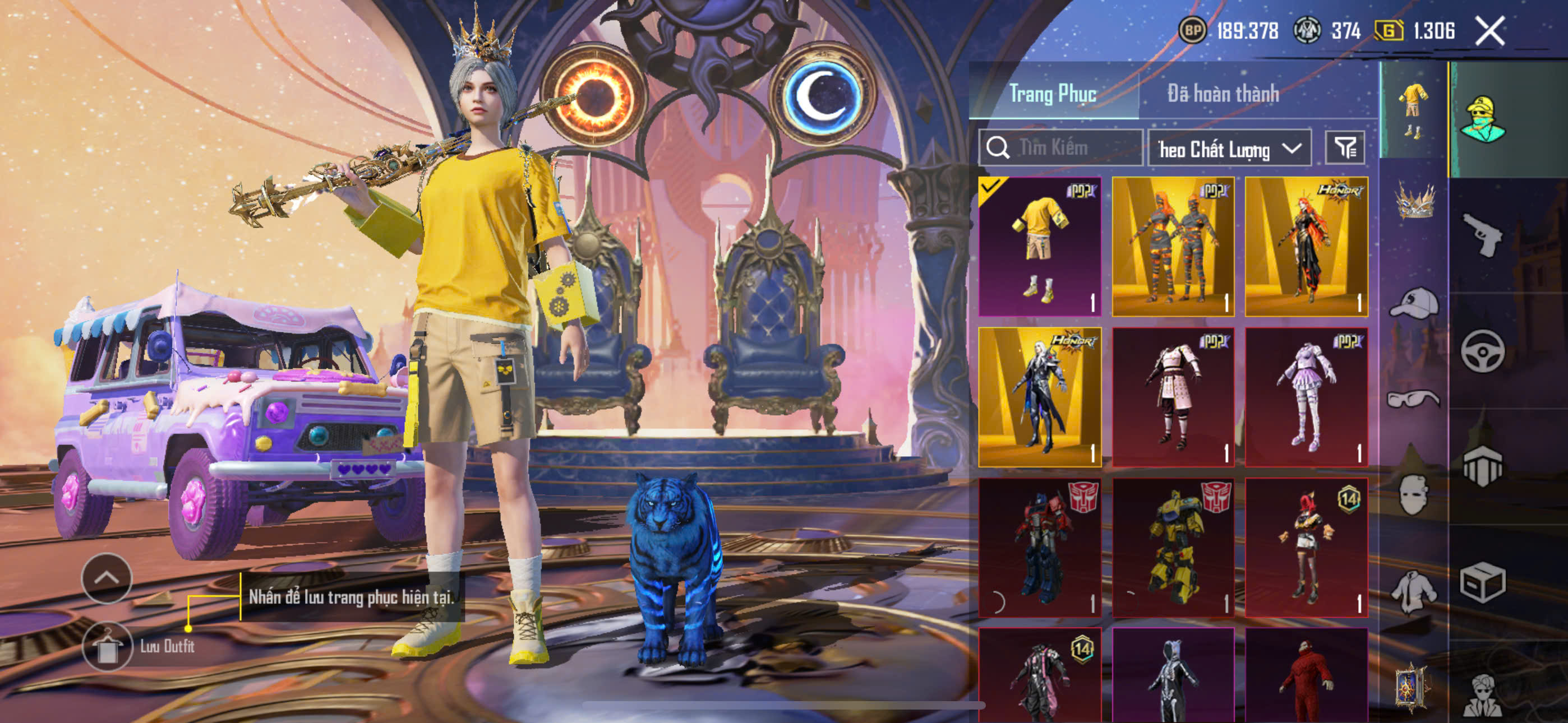1568x723 pixels.
Task: Save current look with Lưu Outfit
Action: (107, 646)
